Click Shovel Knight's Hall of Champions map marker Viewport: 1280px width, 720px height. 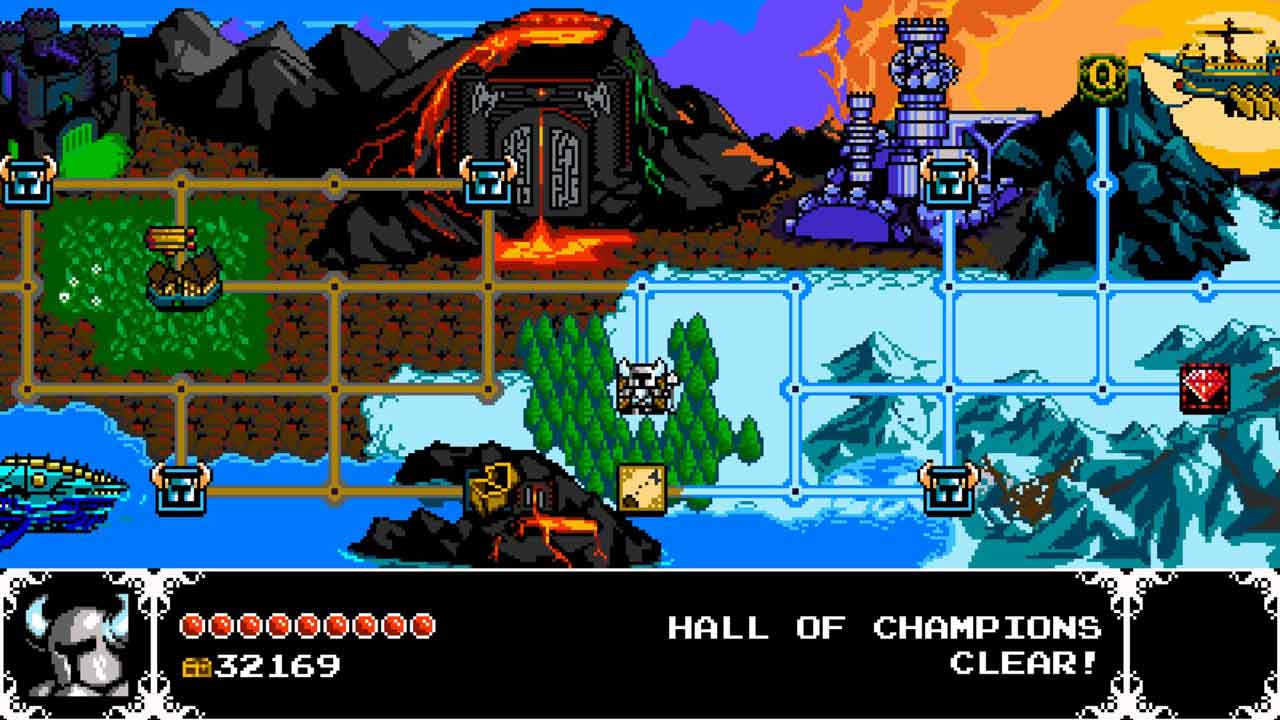641,387
